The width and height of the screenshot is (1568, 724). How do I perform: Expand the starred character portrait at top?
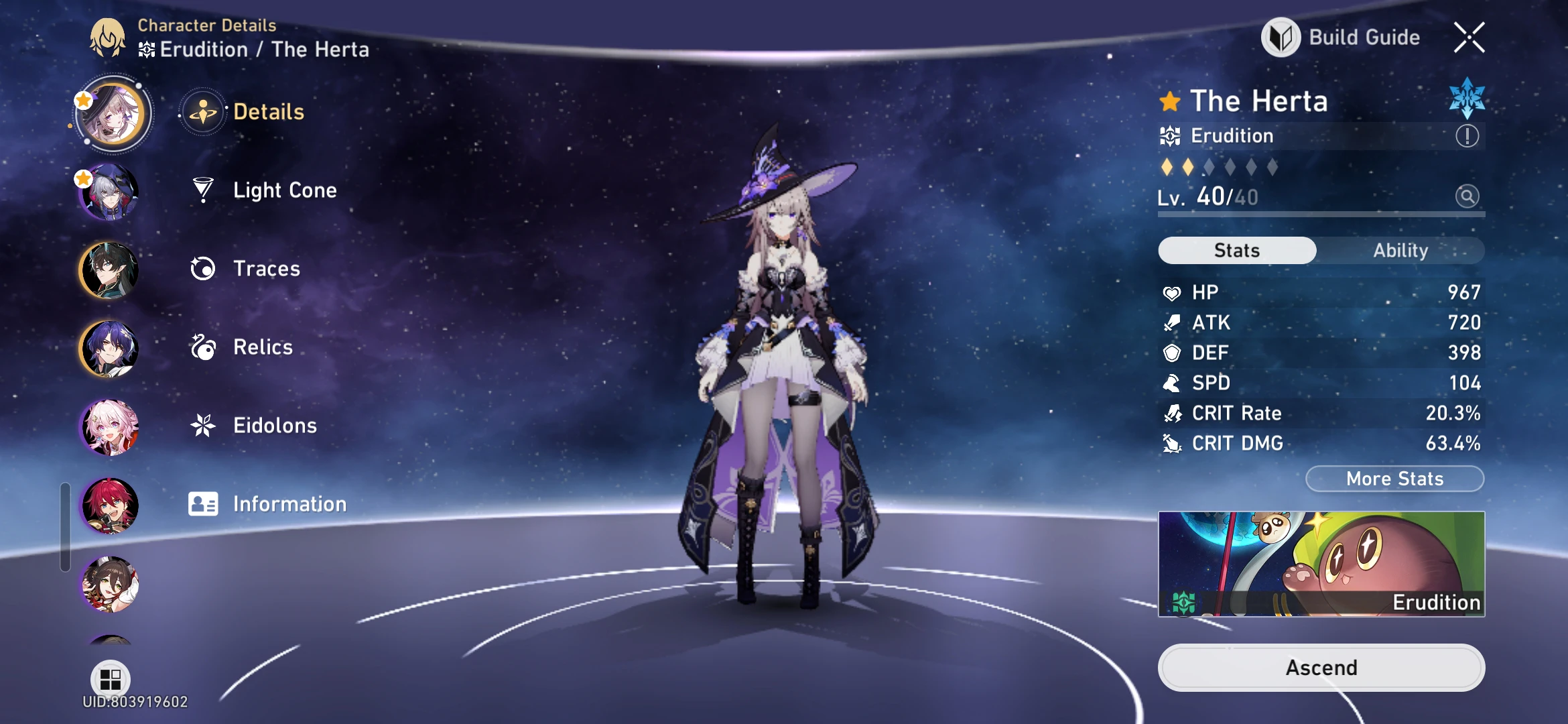(x=109, y=113)
